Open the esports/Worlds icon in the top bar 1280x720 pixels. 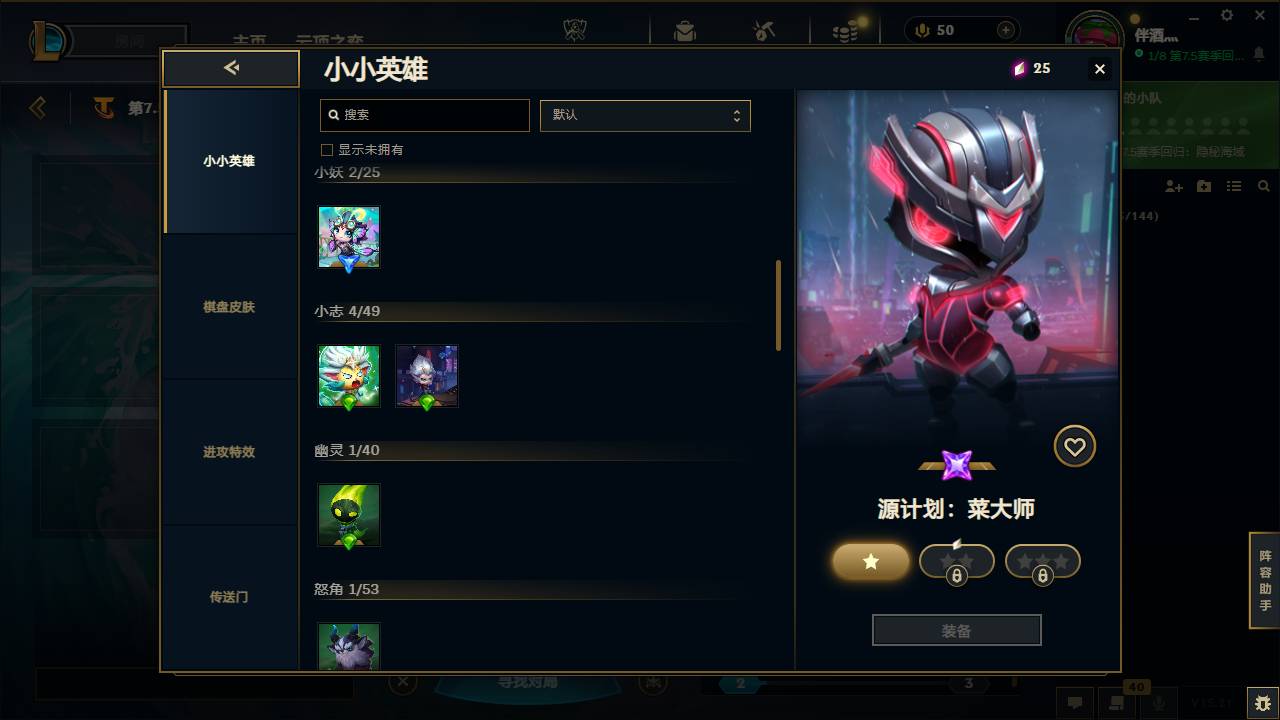[x=575, y=30]
